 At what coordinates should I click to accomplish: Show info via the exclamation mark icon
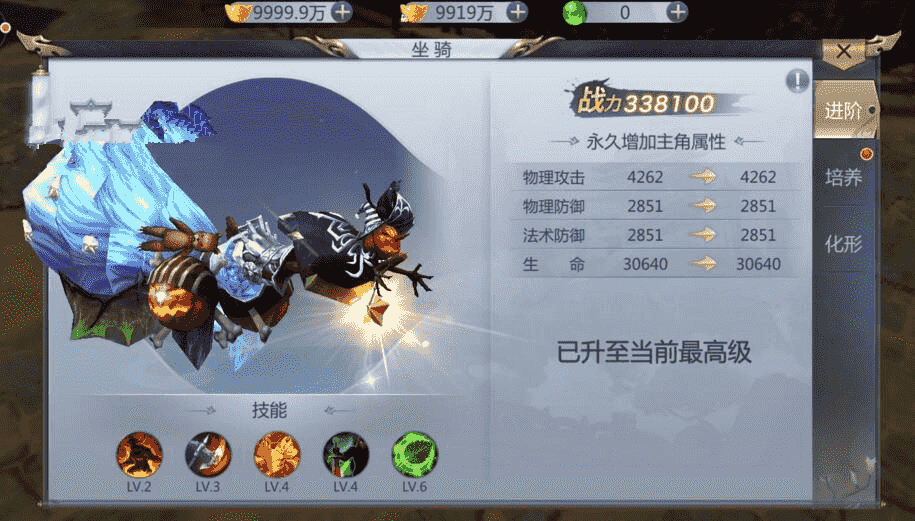click(797, 81)
